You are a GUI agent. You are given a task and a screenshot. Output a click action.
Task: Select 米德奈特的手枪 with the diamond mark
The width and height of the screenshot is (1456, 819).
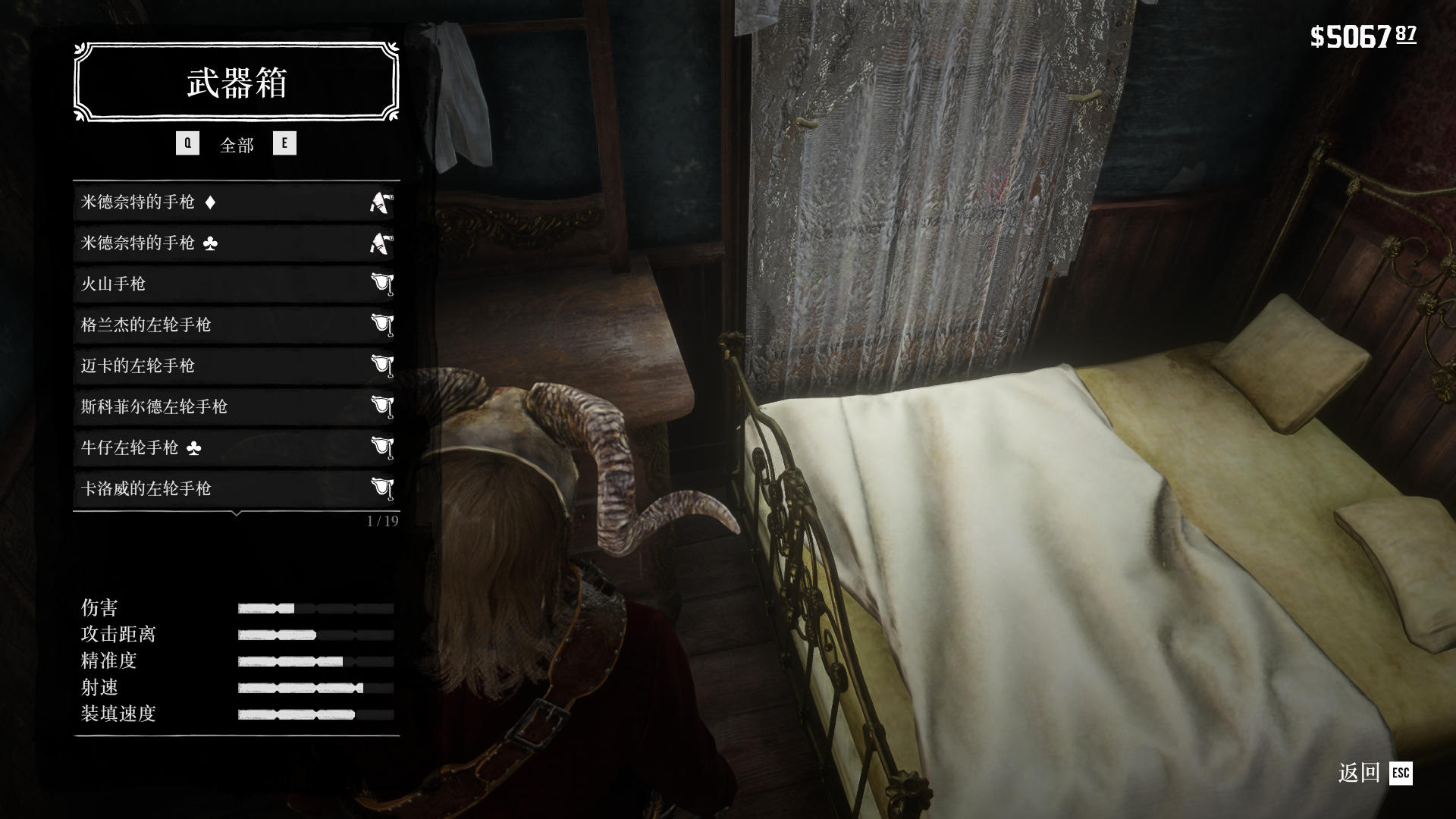click(236, 202)
